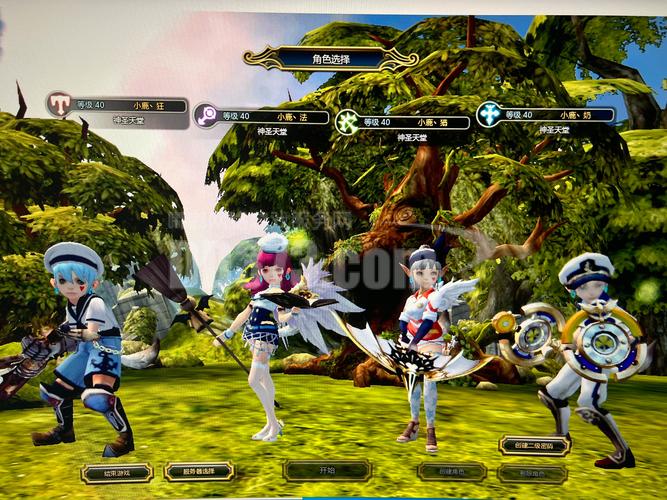This screenshot has width=667, height=500.
Task: Start the game with 开始 button
Action: coord(327,470)
